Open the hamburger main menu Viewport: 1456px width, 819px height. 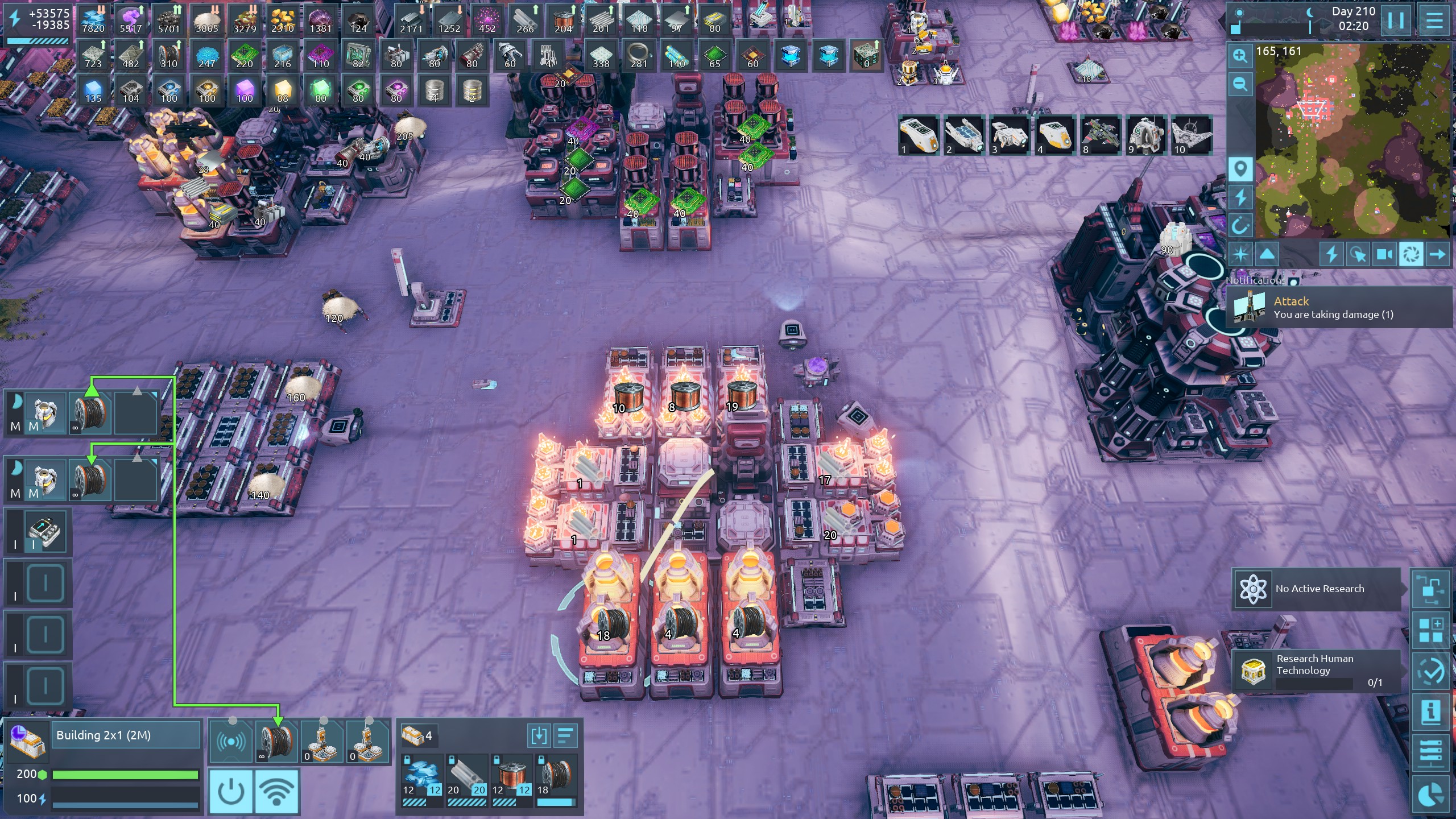tap(1434, 21)
